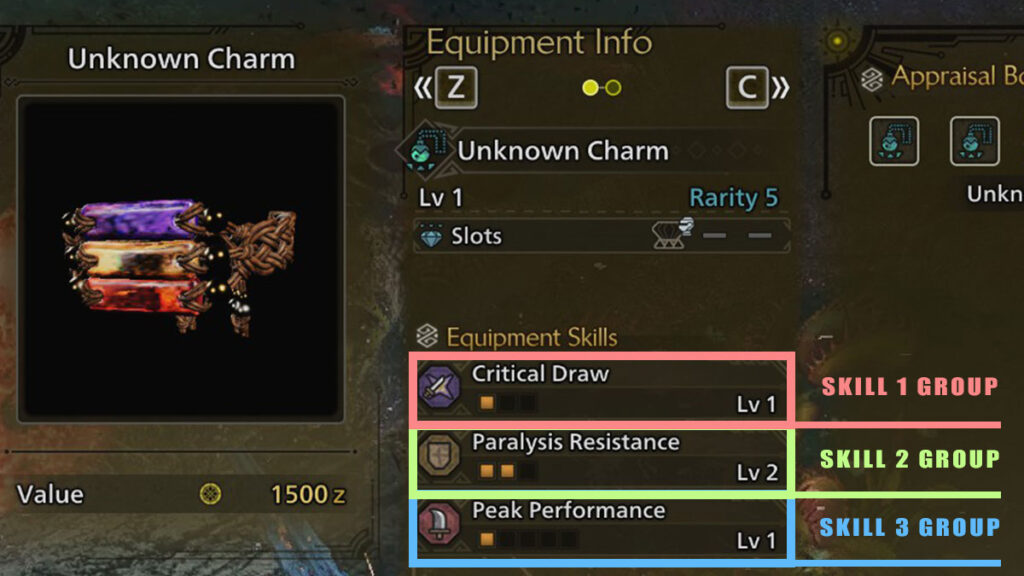Select the Paralysis Resistance skill row

pos(602,457)
